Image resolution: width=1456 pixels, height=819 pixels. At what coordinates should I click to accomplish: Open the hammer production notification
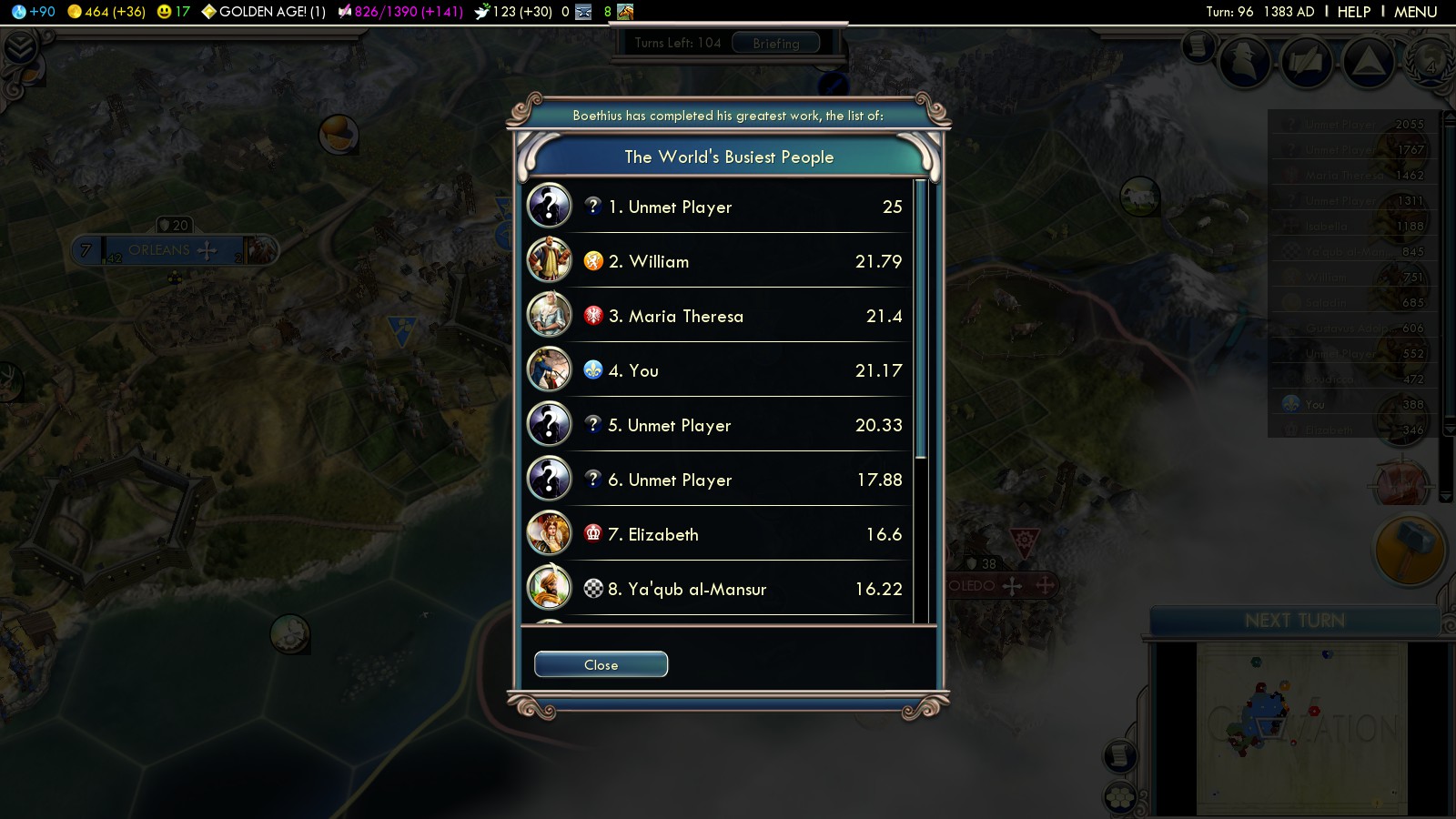coord(1410,550)
